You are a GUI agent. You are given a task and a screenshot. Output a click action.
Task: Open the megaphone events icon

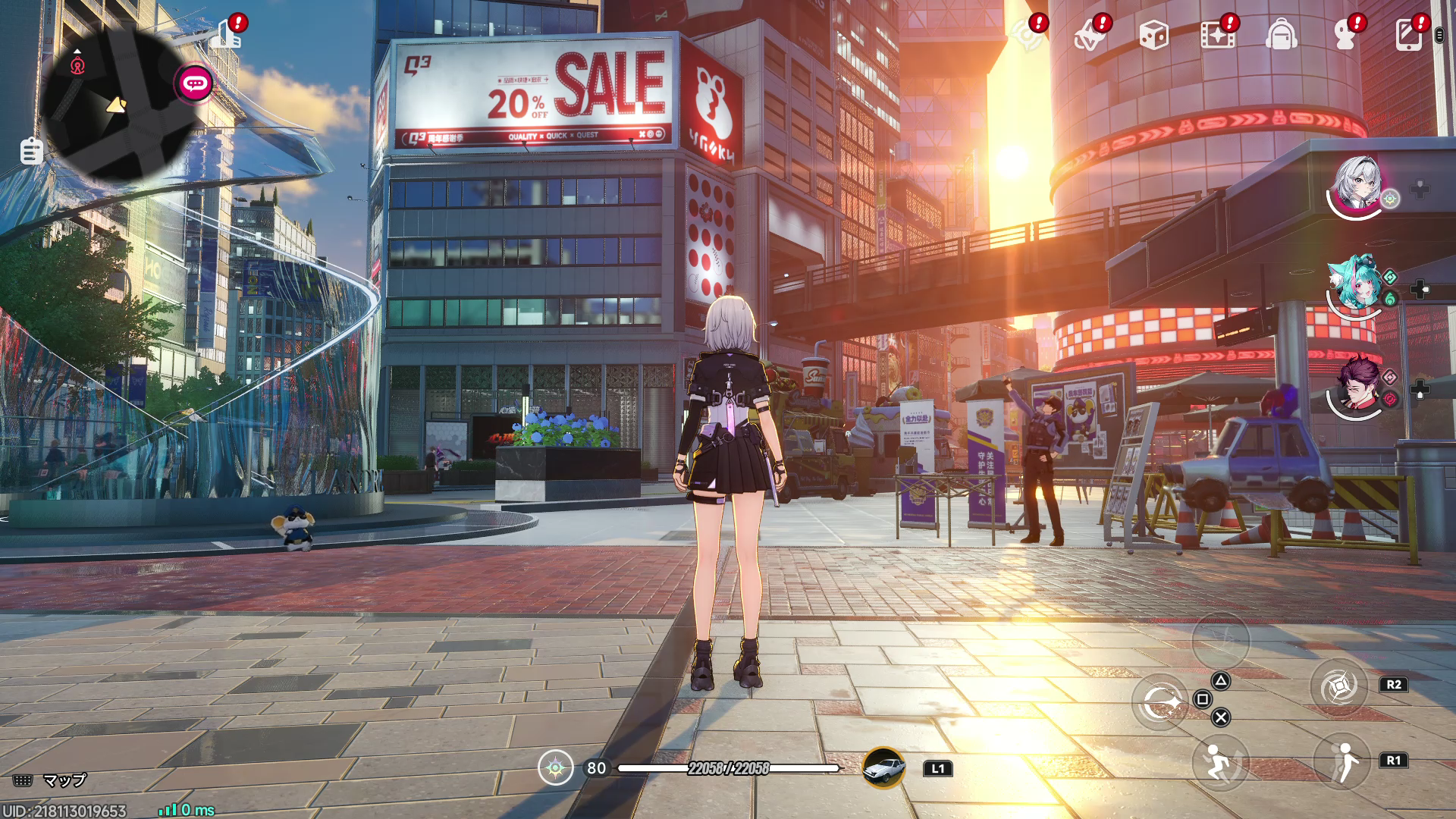[1089, 36]
